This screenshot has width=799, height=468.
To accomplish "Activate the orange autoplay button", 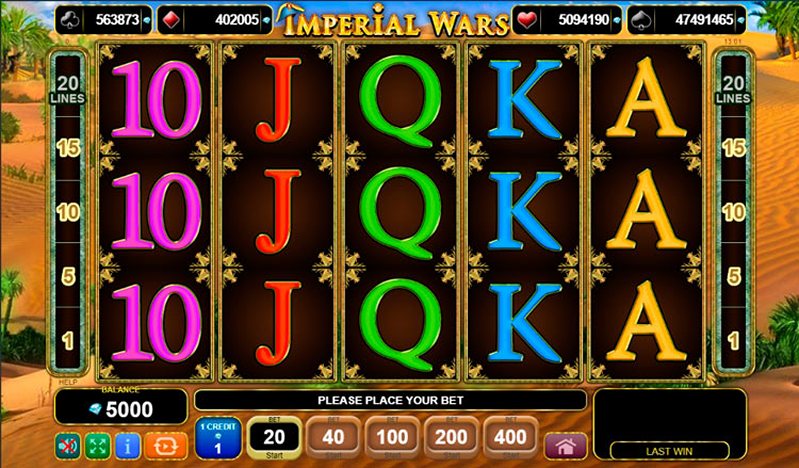I will [160, 443].
